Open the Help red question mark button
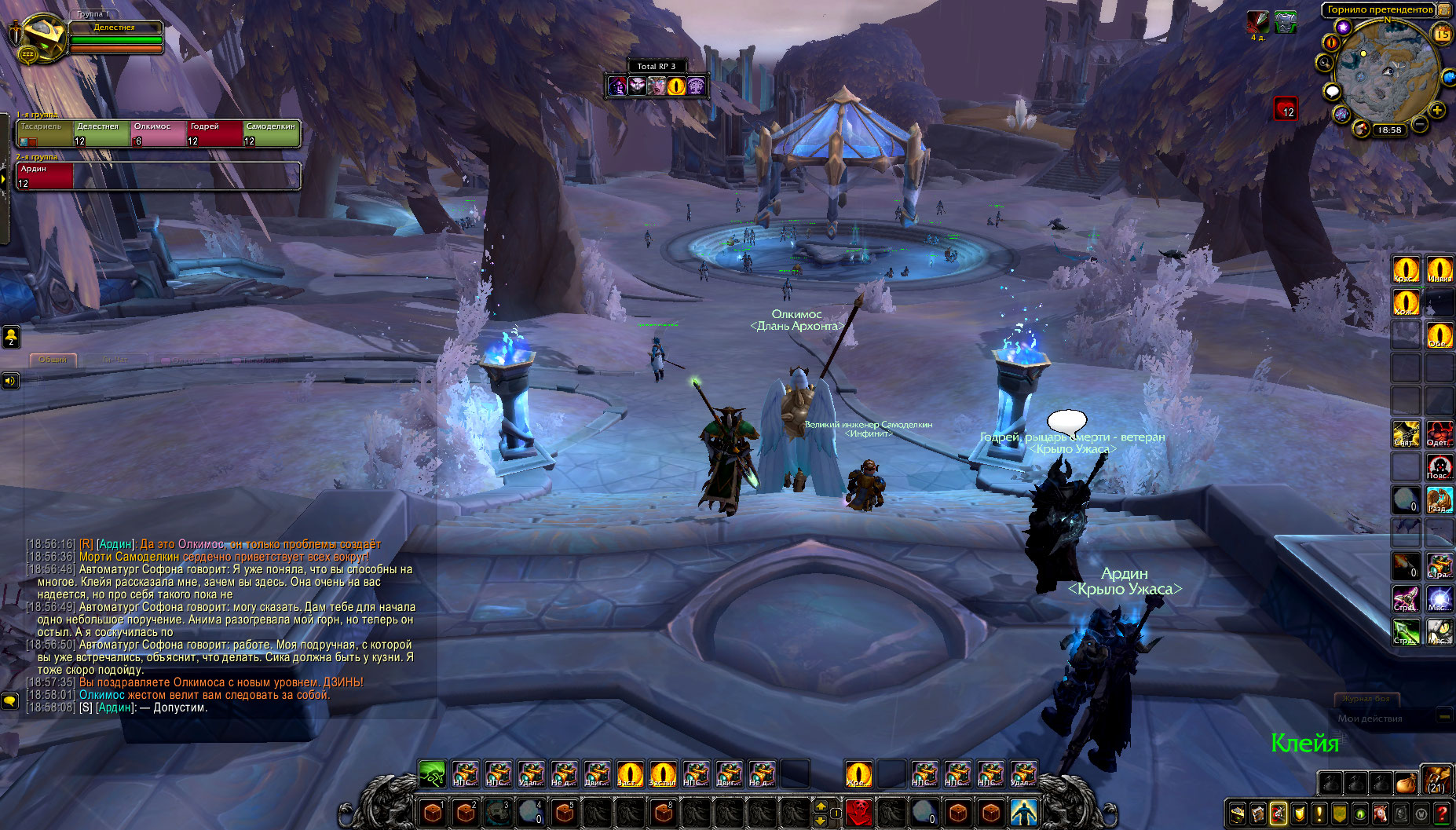Image resolution: width=1456 pixels, height=830 pixels. pyautogui.click(x=1442, y=814)
